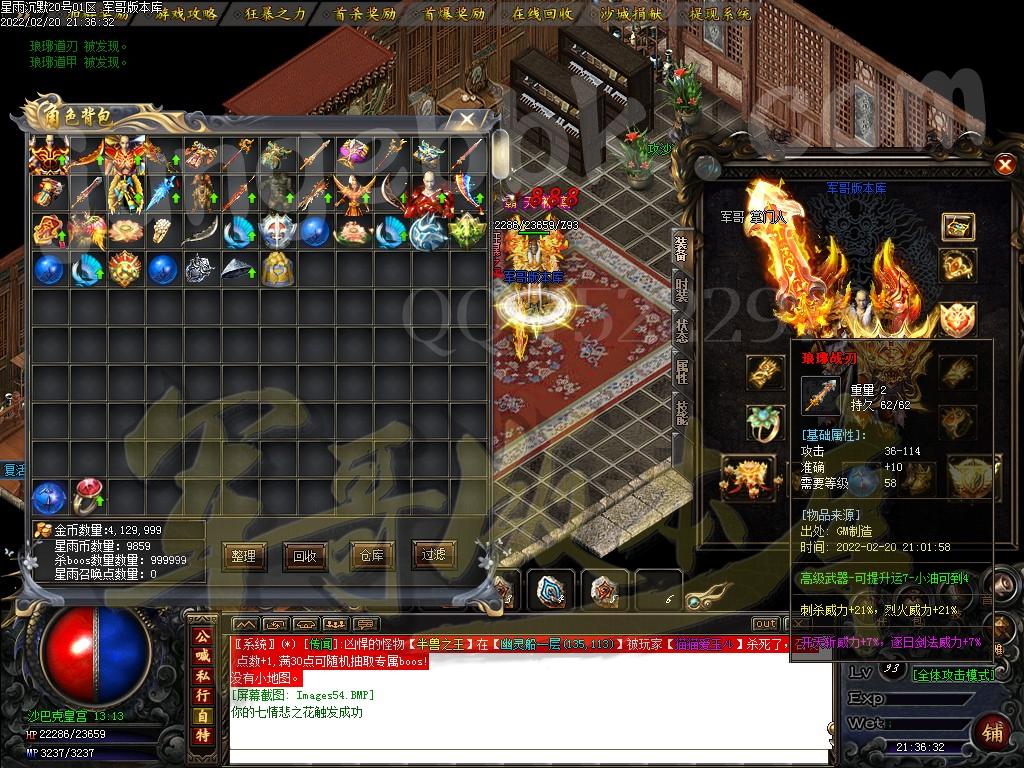Open the 铺 shop button

click(993, 731)
